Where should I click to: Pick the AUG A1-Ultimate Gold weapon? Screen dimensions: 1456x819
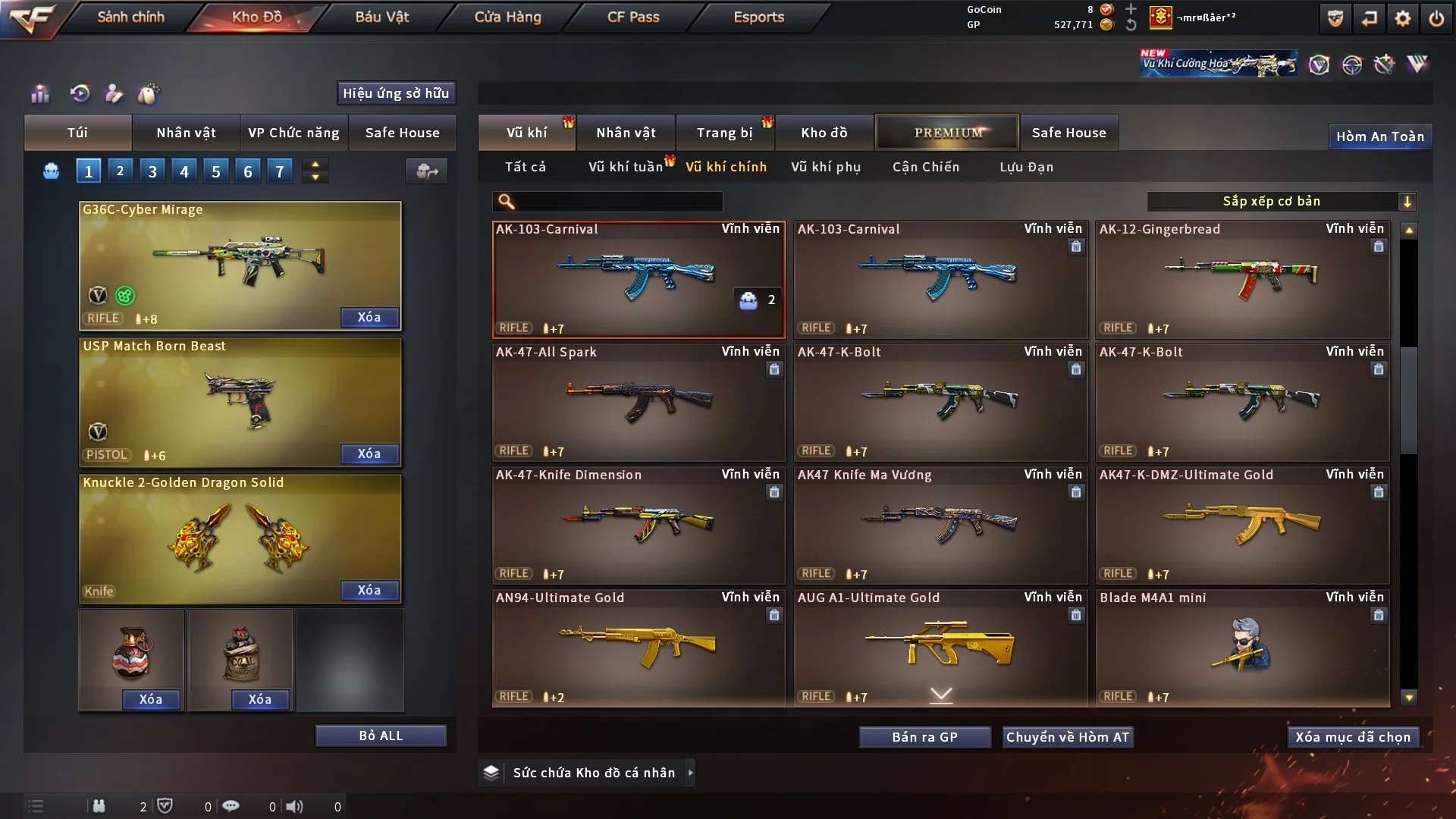click(940, 648)
